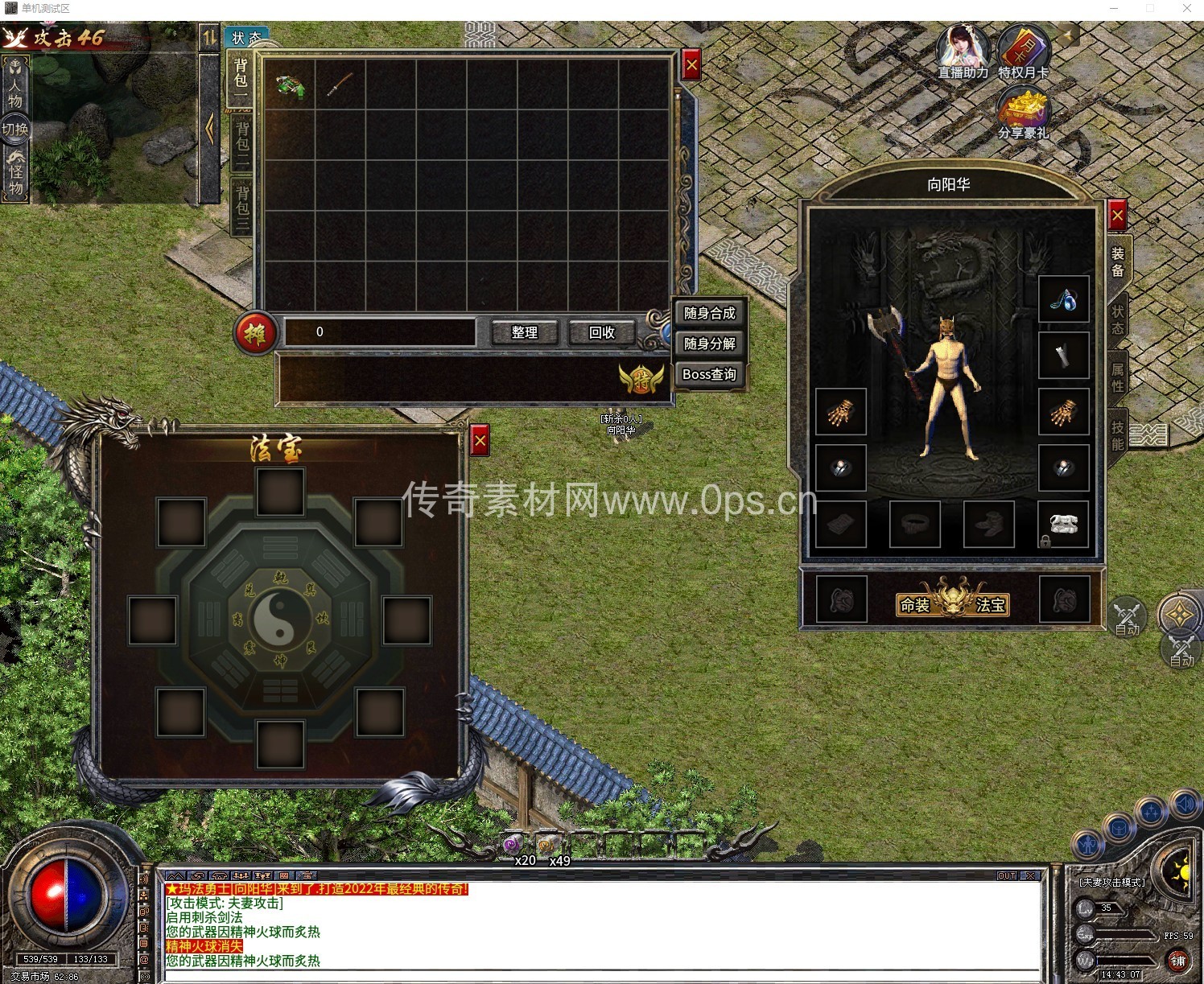Open the 回收 recycle function
The height and width of the screenshot is (984, 1204).
coord(601,332)
